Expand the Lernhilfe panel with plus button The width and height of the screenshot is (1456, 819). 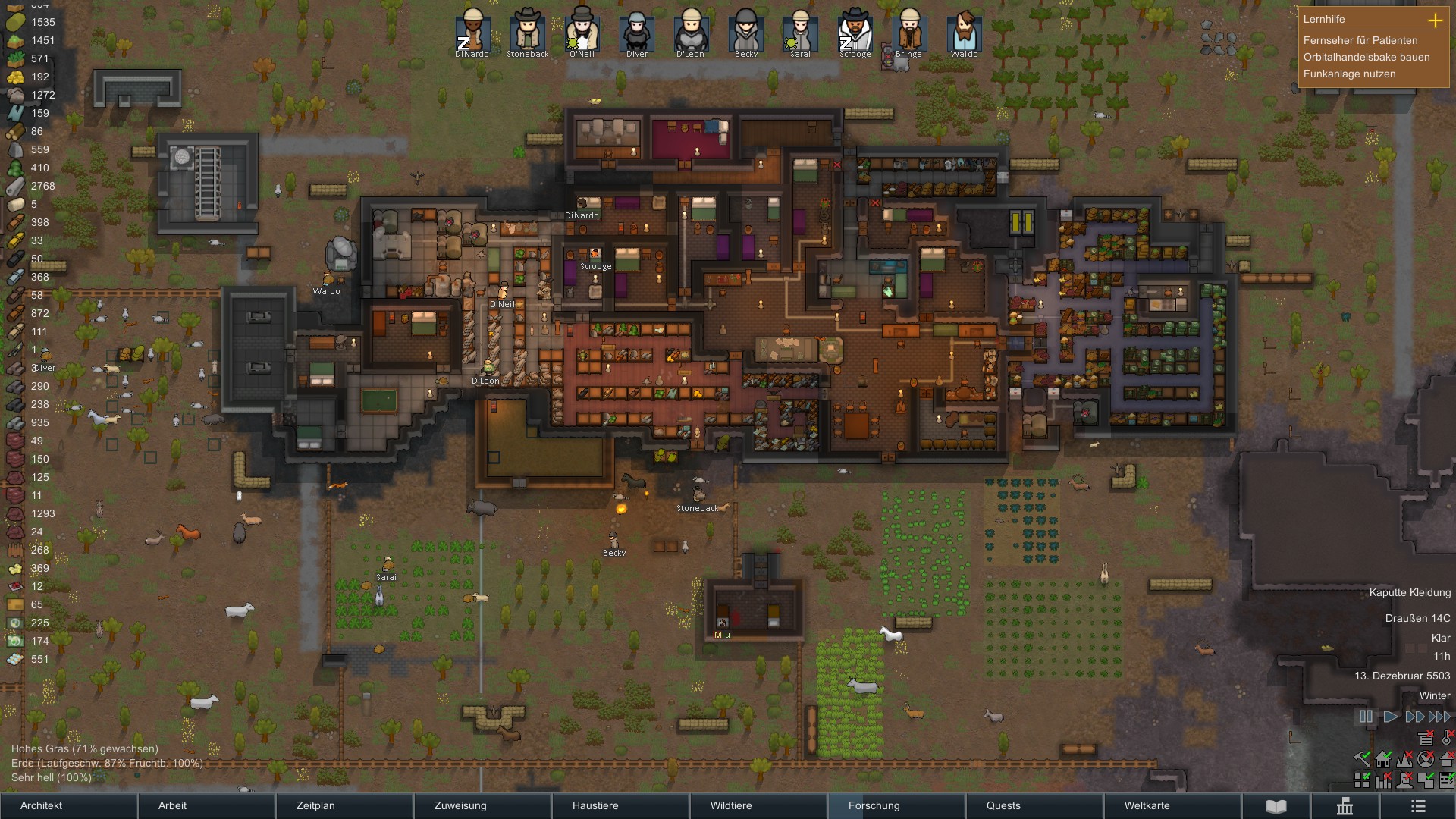[1435, 20]
